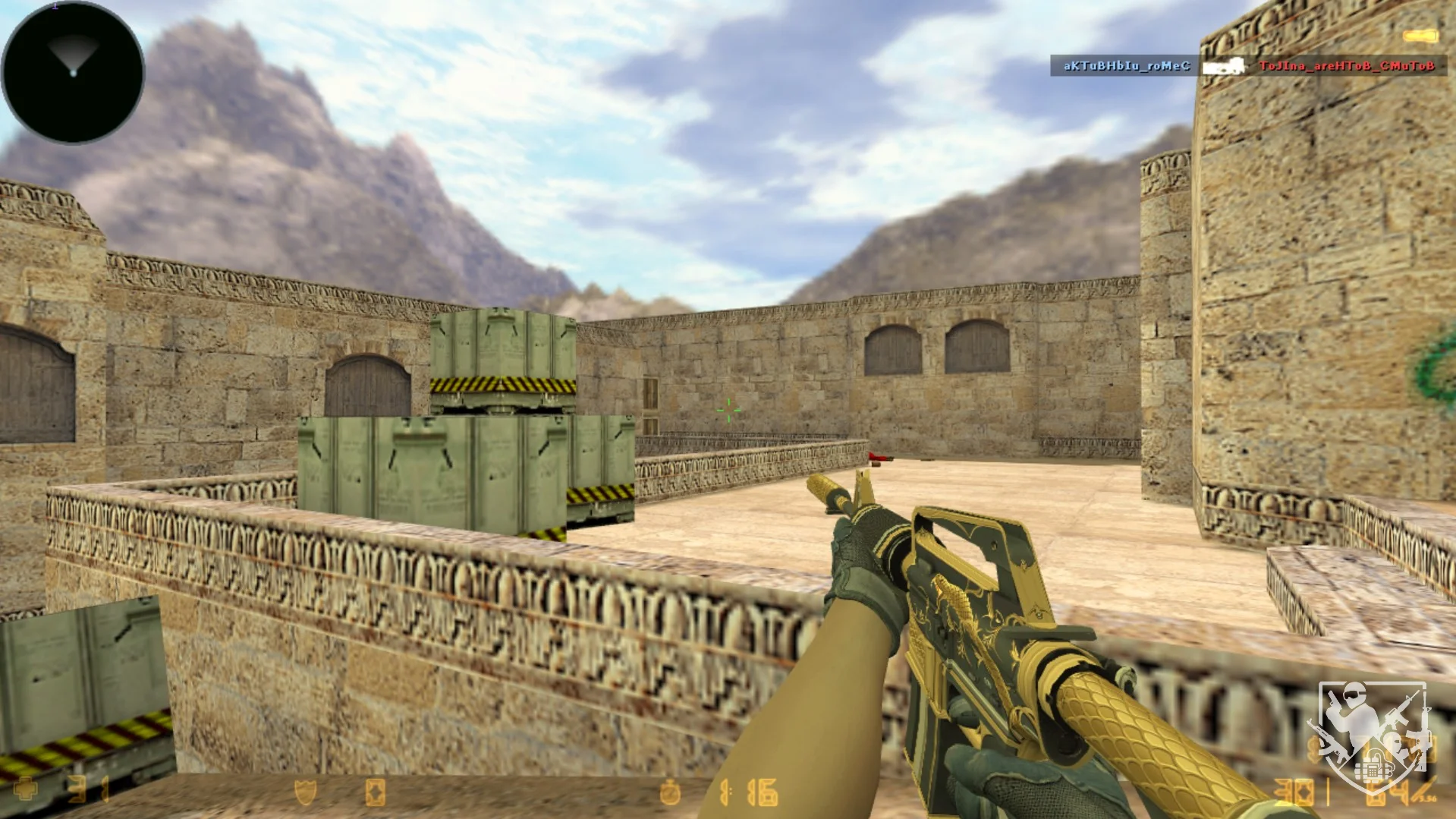Click the white weapon icon in kill feed
Image resolution: width=1456 pixels, height=819 pixels.
(1223, 67)
